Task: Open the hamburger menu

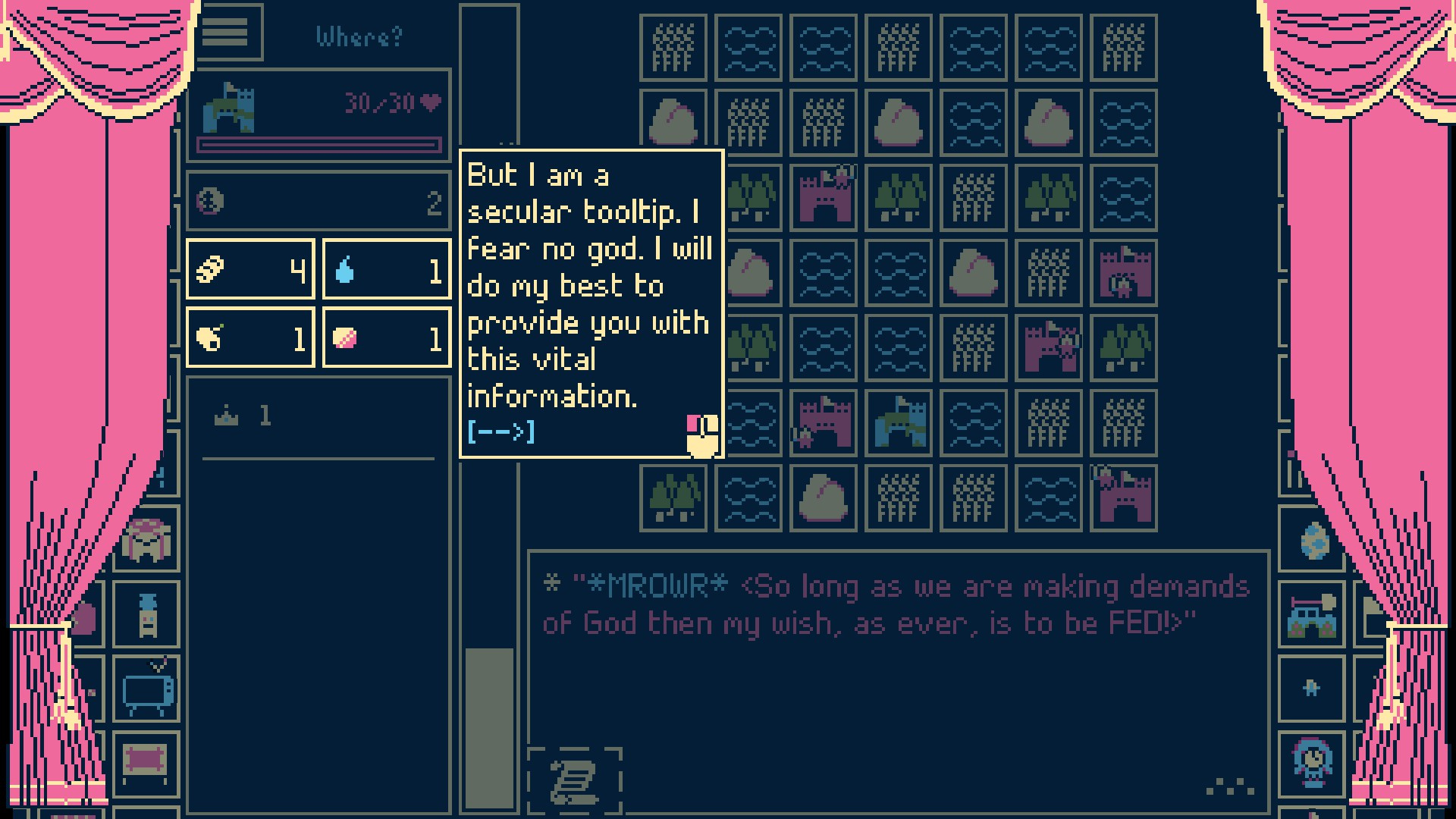Action: click(225, 32)
